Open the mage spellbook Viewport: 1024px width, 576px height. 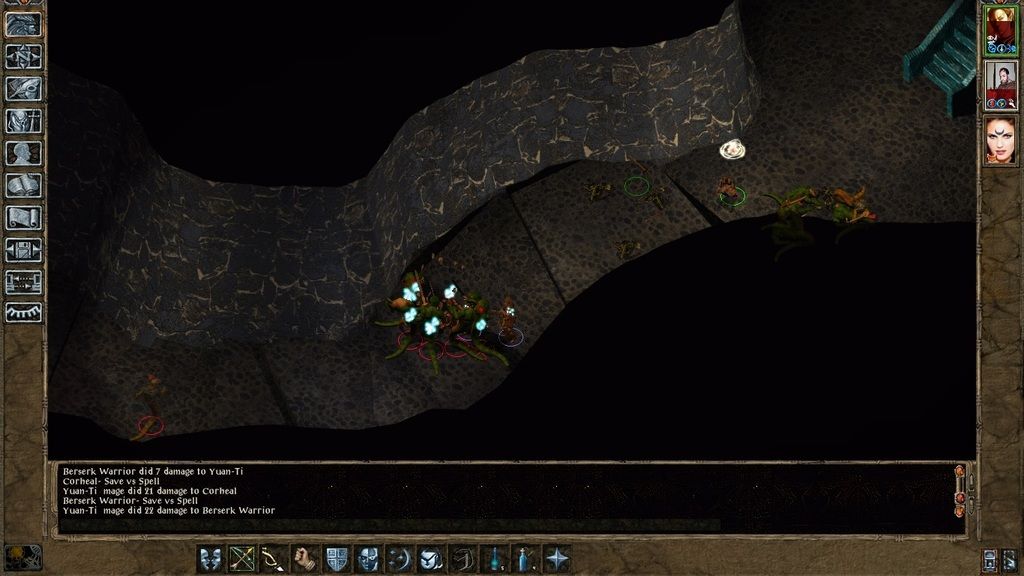(x=23, y=185)
